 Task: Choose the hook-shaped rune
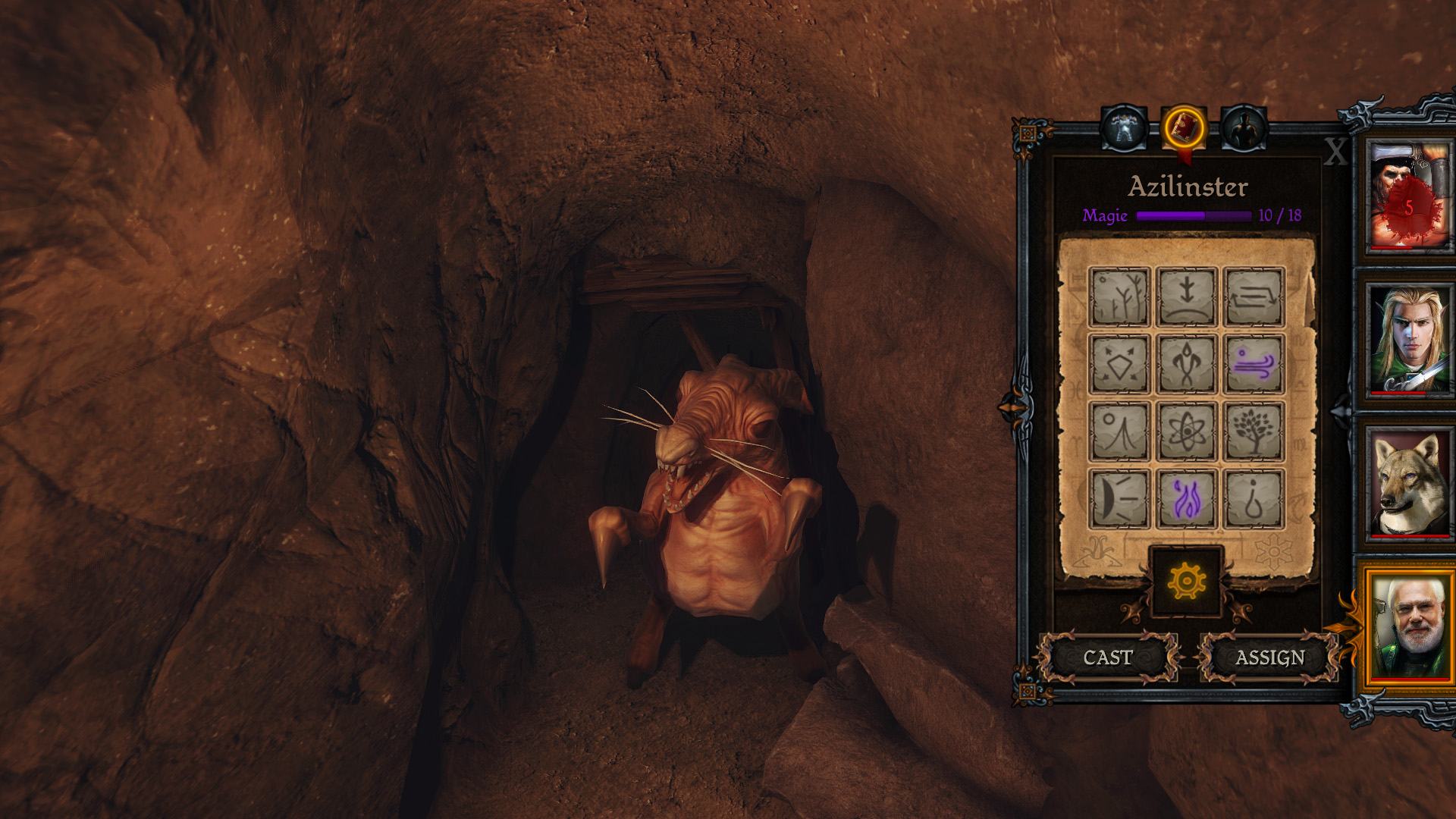point(1254,499)
